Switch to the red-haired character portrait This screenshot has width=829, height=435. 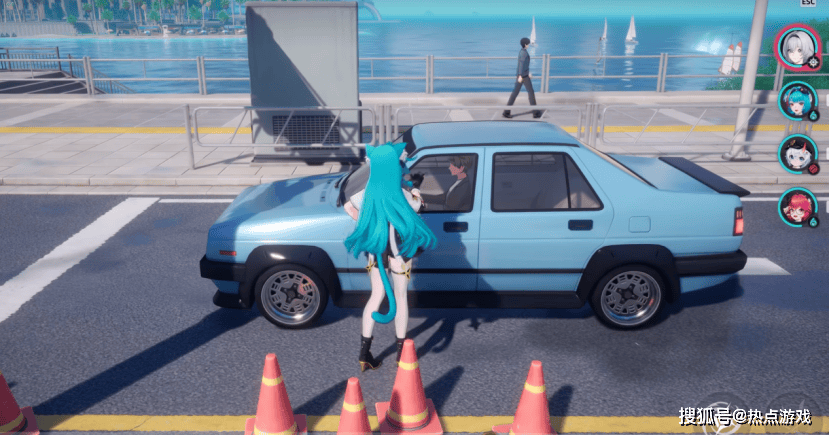tap(797, 207)
